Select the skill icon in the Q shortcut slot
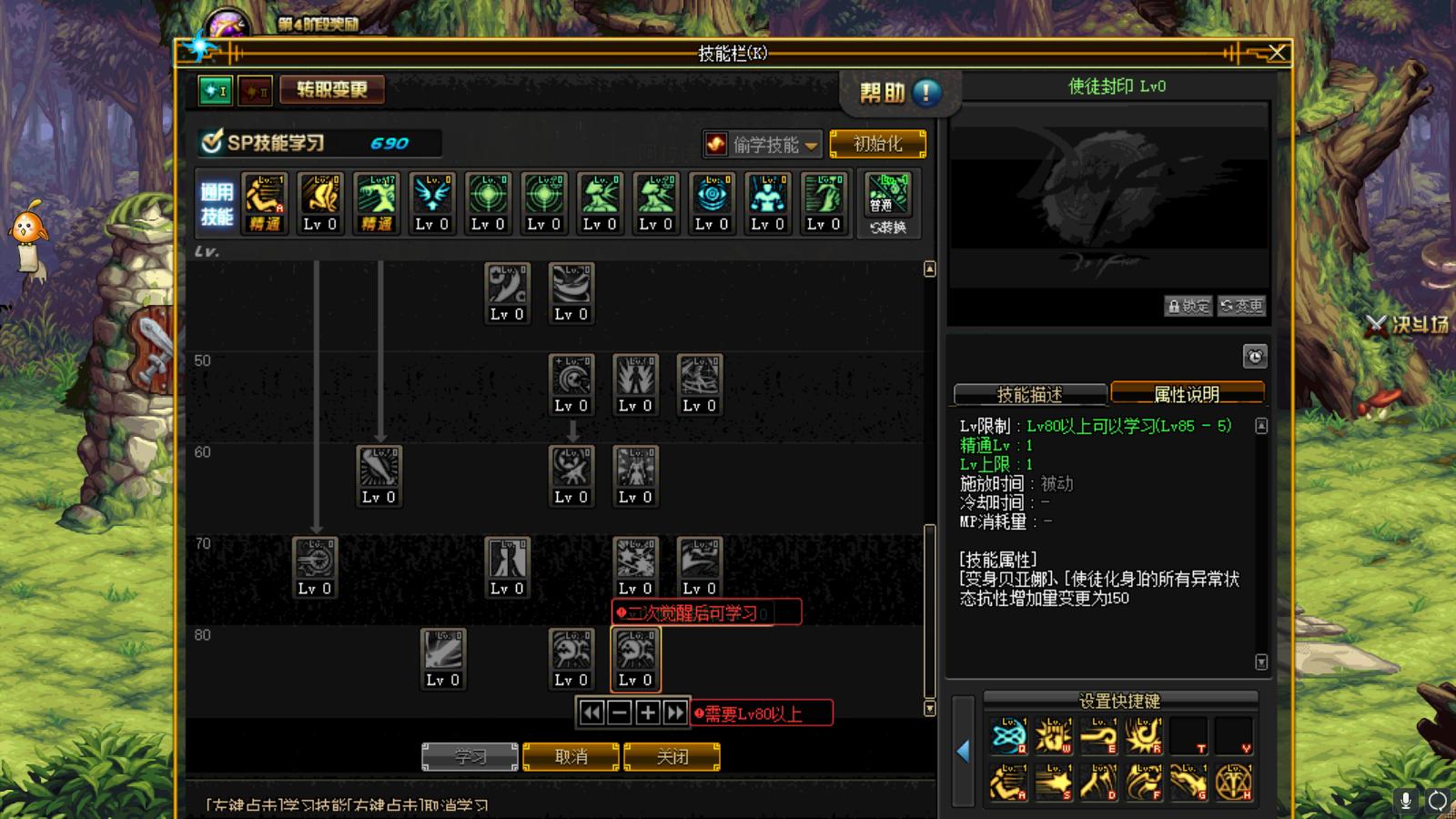Viewport: 1456px width, 819px height. pyautogui.click(x=1006, y=736)
